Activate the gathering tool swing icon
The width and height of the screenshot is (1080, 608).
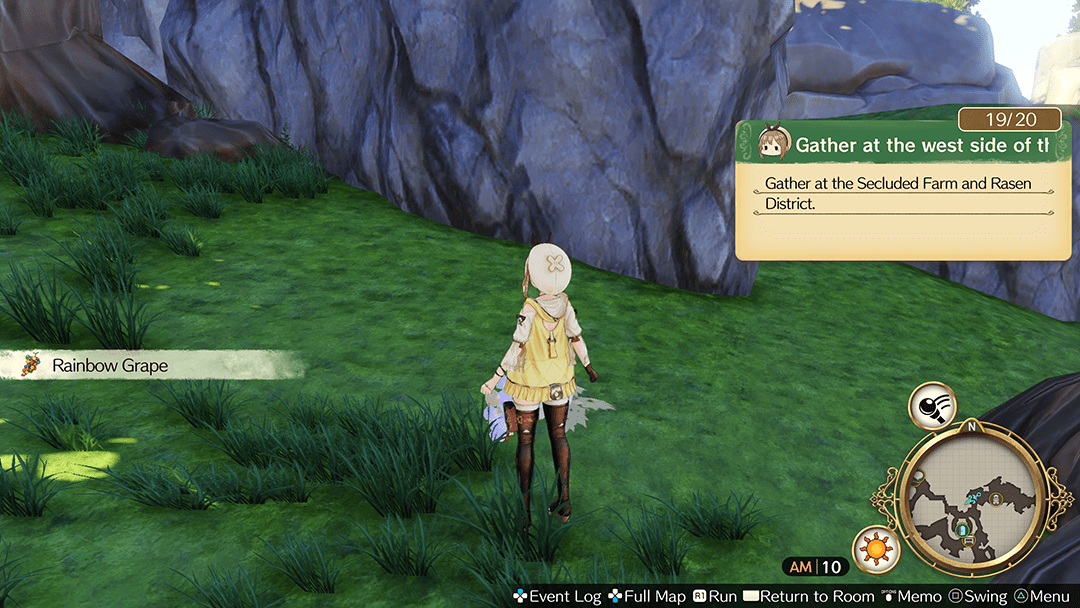pyautogui.click(x=931, y=405)
